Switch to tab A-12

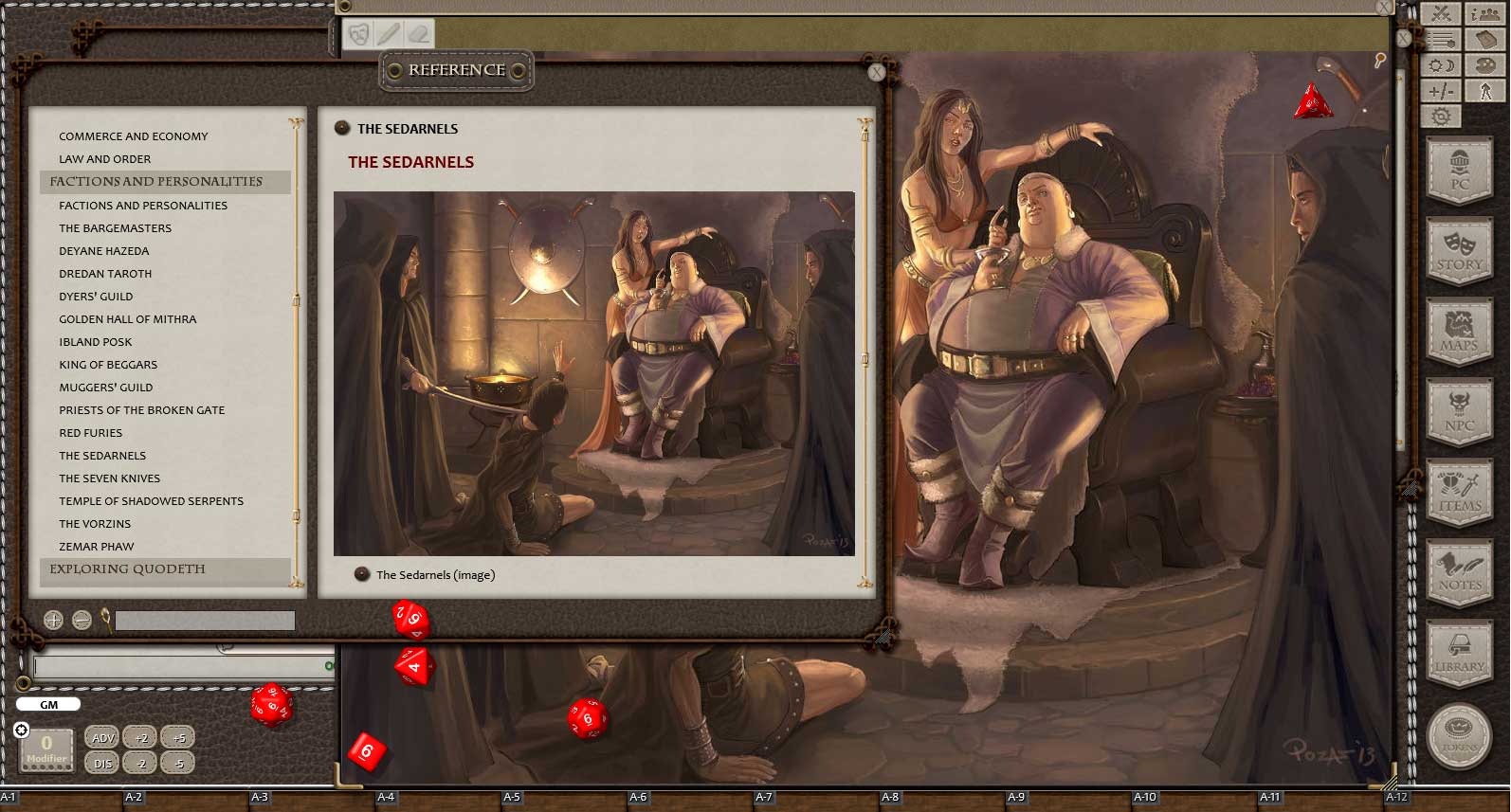(x=1396, y=798)
